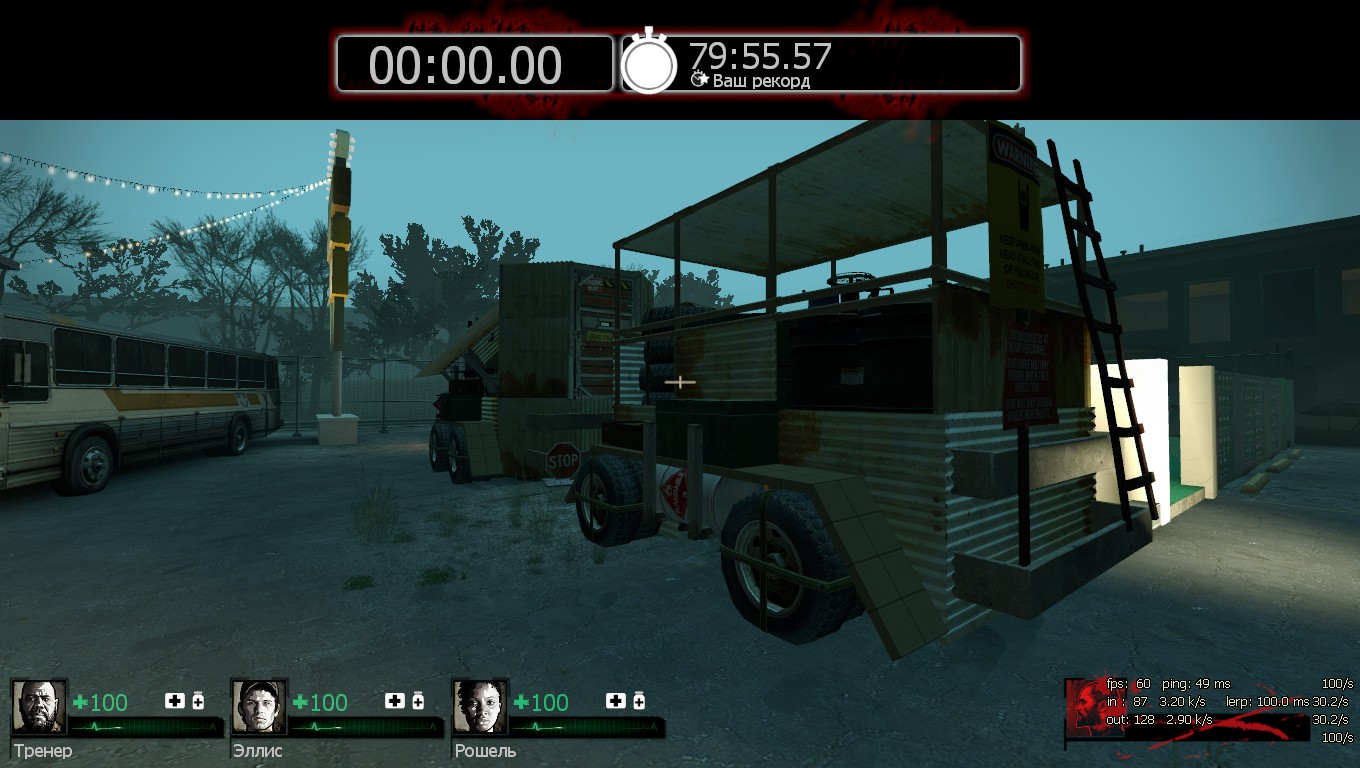Image resolution: width=1360 pixels, height=768 pixels.
Task: Click Эллис's pain pills icon
Action: (x=418, y=701)
